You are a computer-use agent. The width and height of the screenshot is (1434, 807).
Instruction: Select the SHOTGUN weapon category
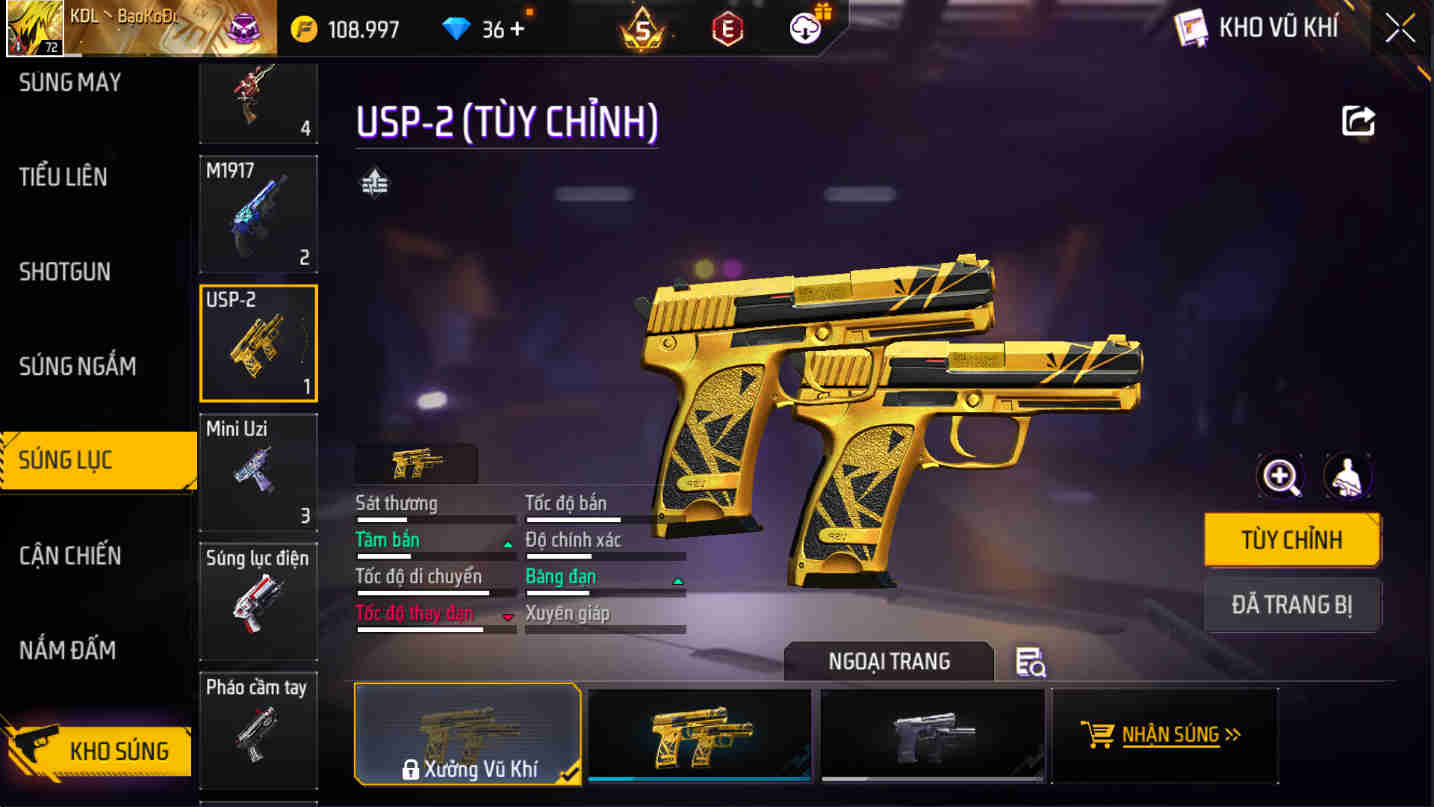click(x=66, y=271)
